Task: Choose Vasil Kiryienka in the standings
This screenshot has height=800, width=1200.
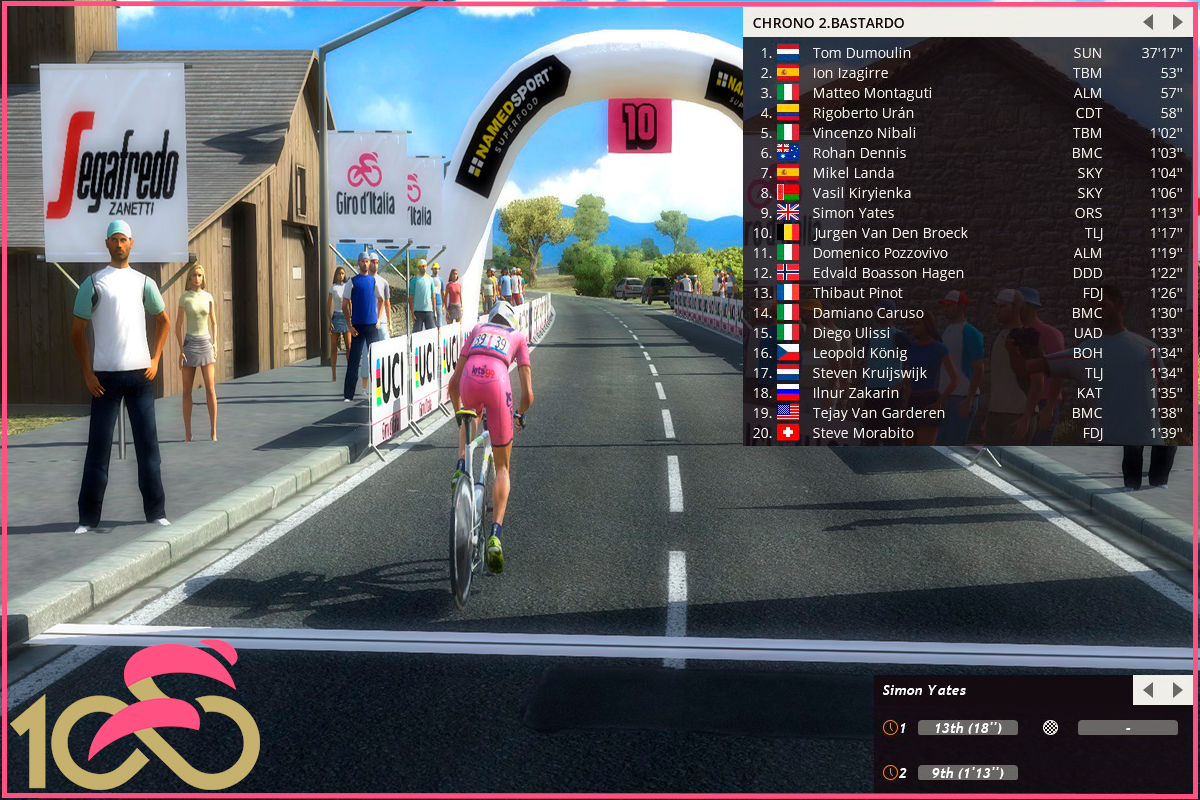Action: pyautogui.click(x=861, y=193)
